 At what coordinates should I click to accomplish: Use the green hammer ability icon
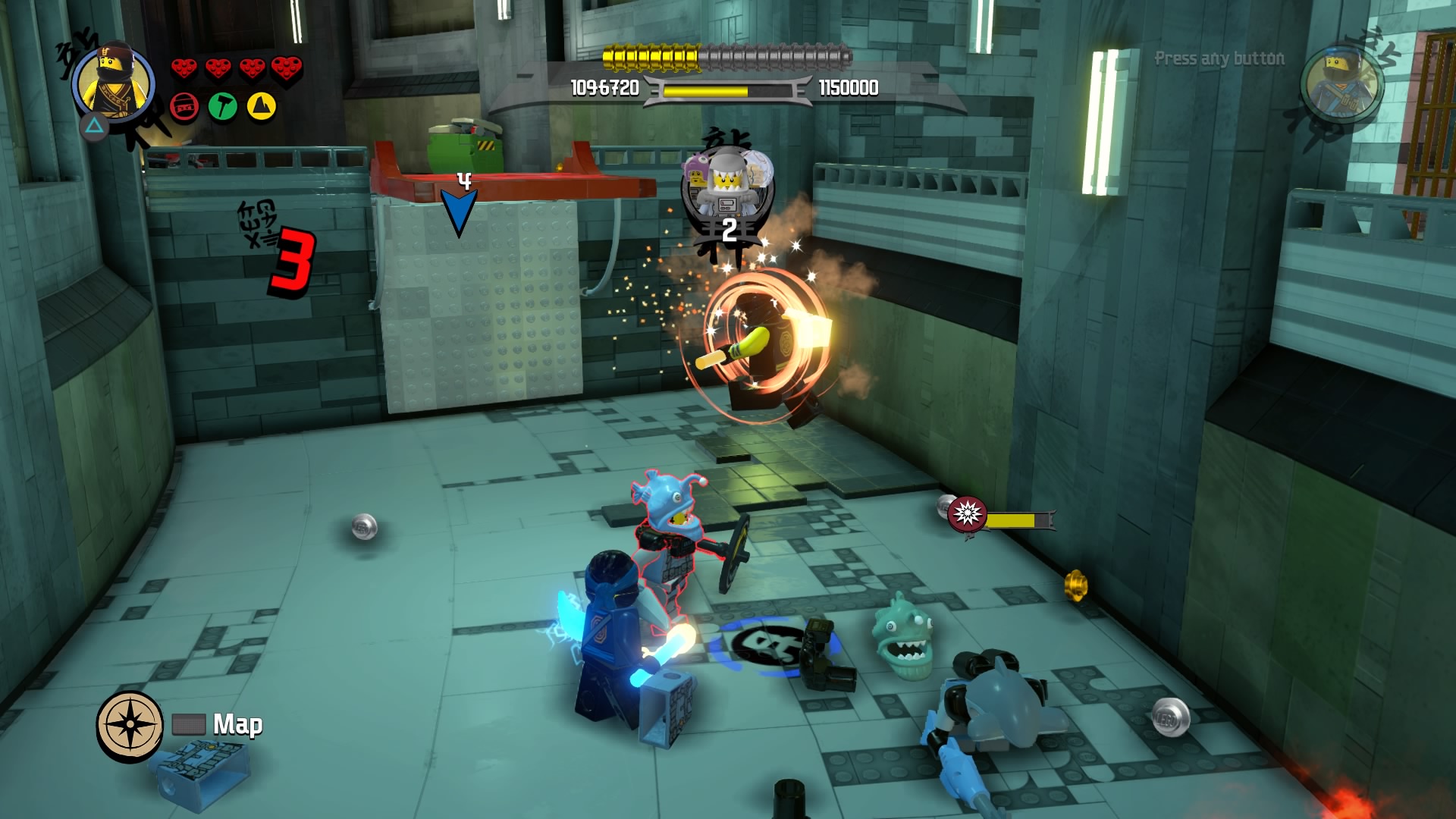(x=222, y=107)
